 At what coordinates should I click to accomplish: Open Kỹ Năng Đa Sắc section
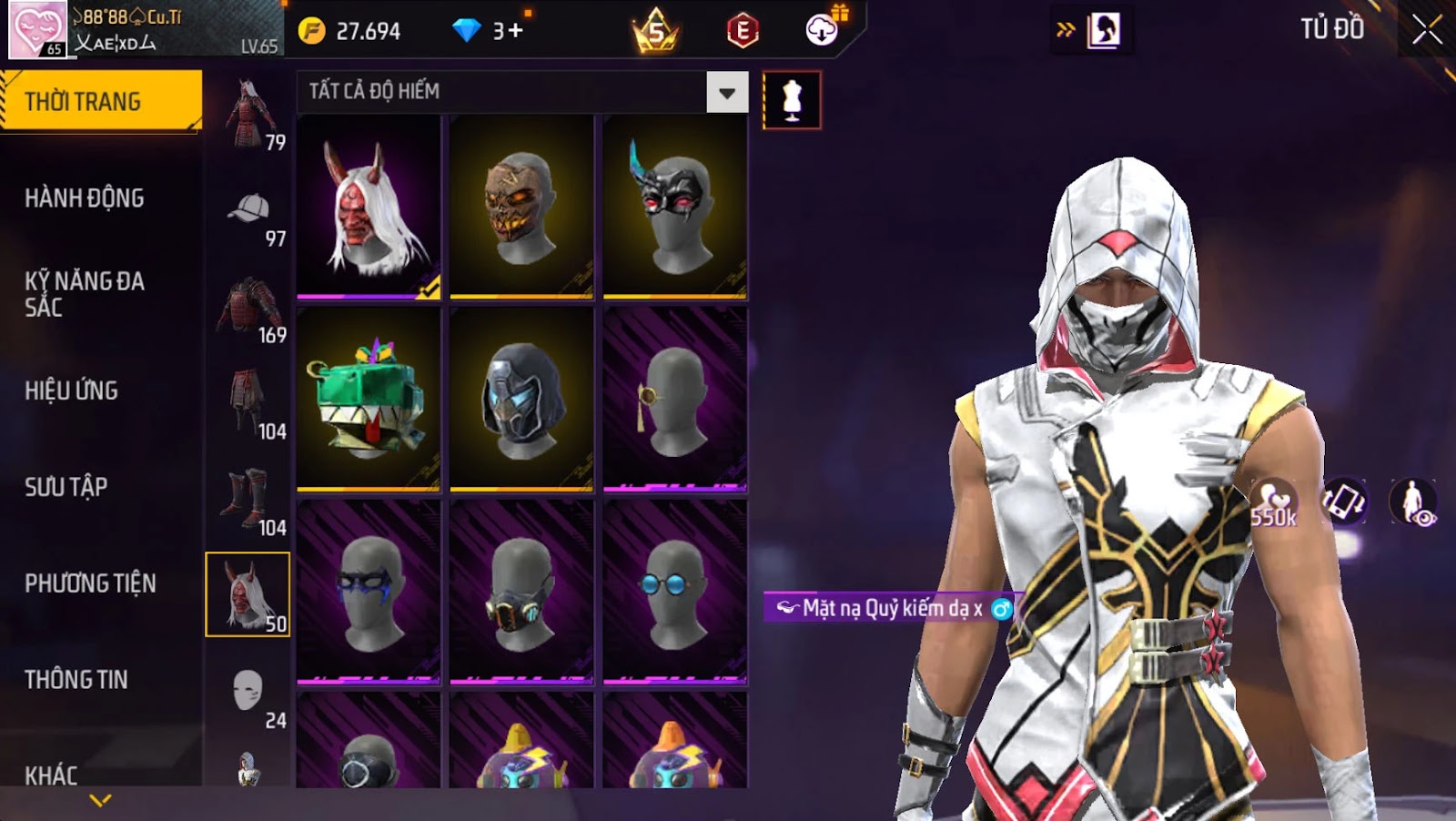85,293
